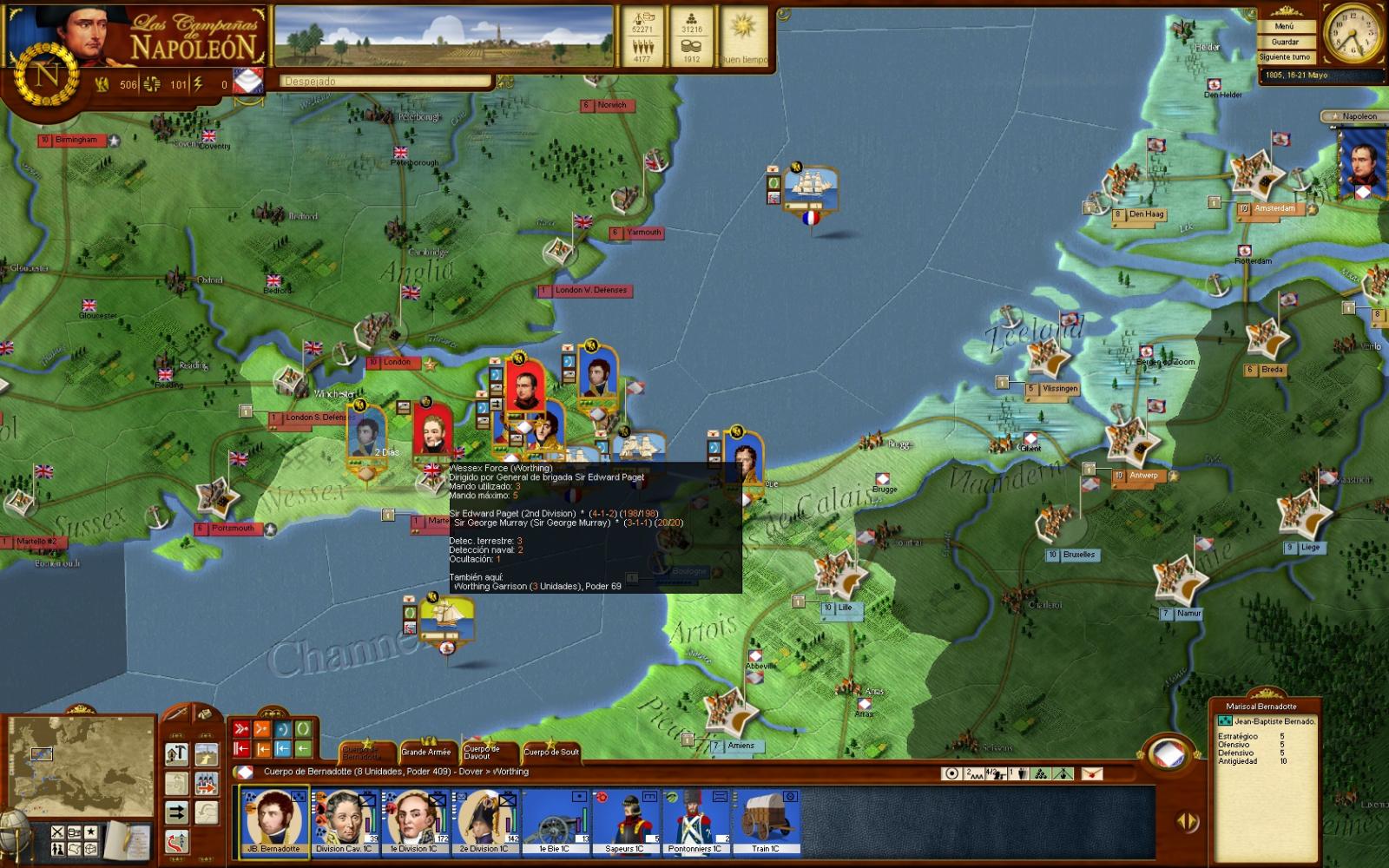
Task: Switch to the Grande Armée tab
Action: pyautogui.click(x=426, y=752)
